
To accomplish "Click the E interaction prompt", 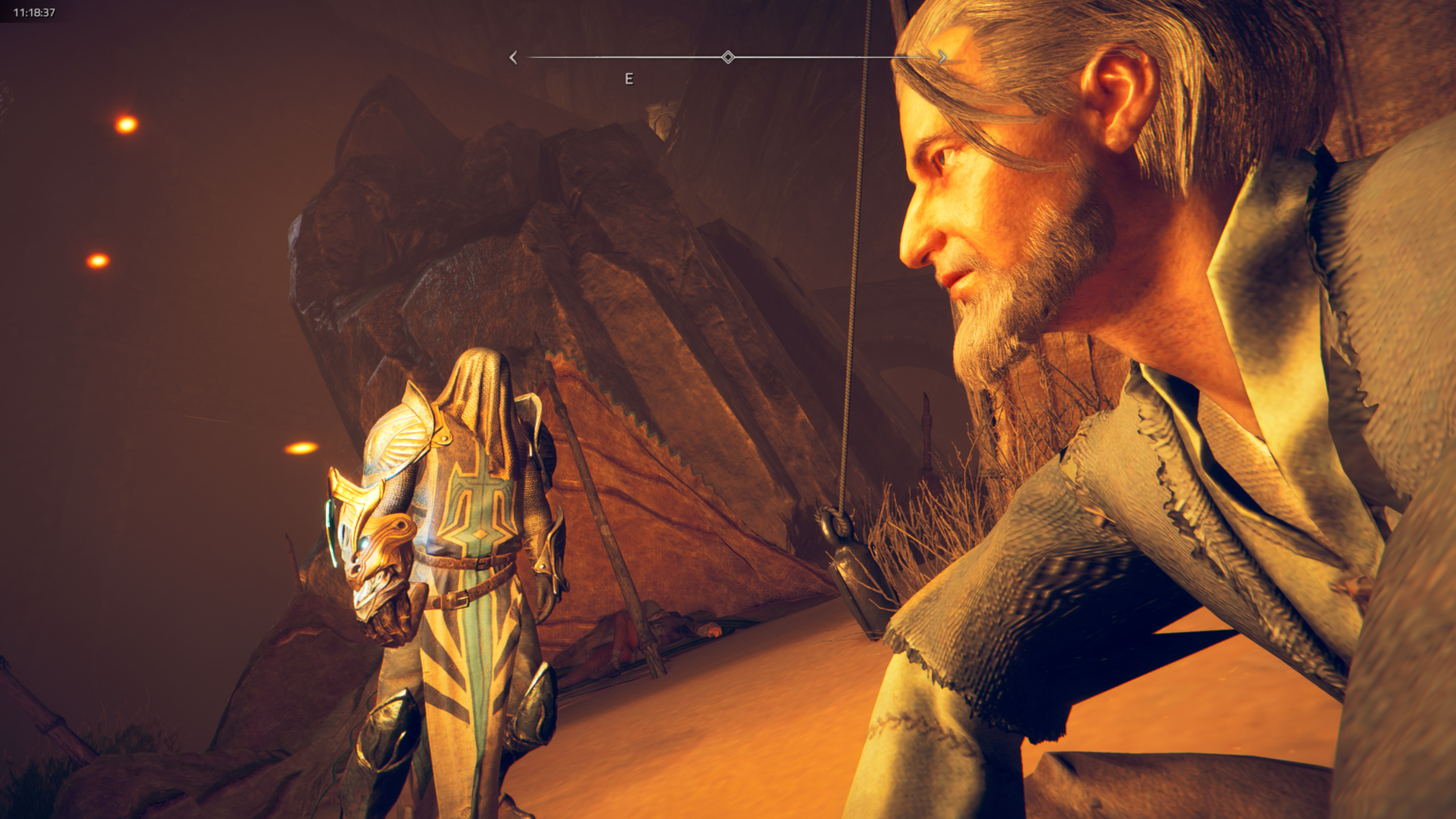I will [628, 79].
